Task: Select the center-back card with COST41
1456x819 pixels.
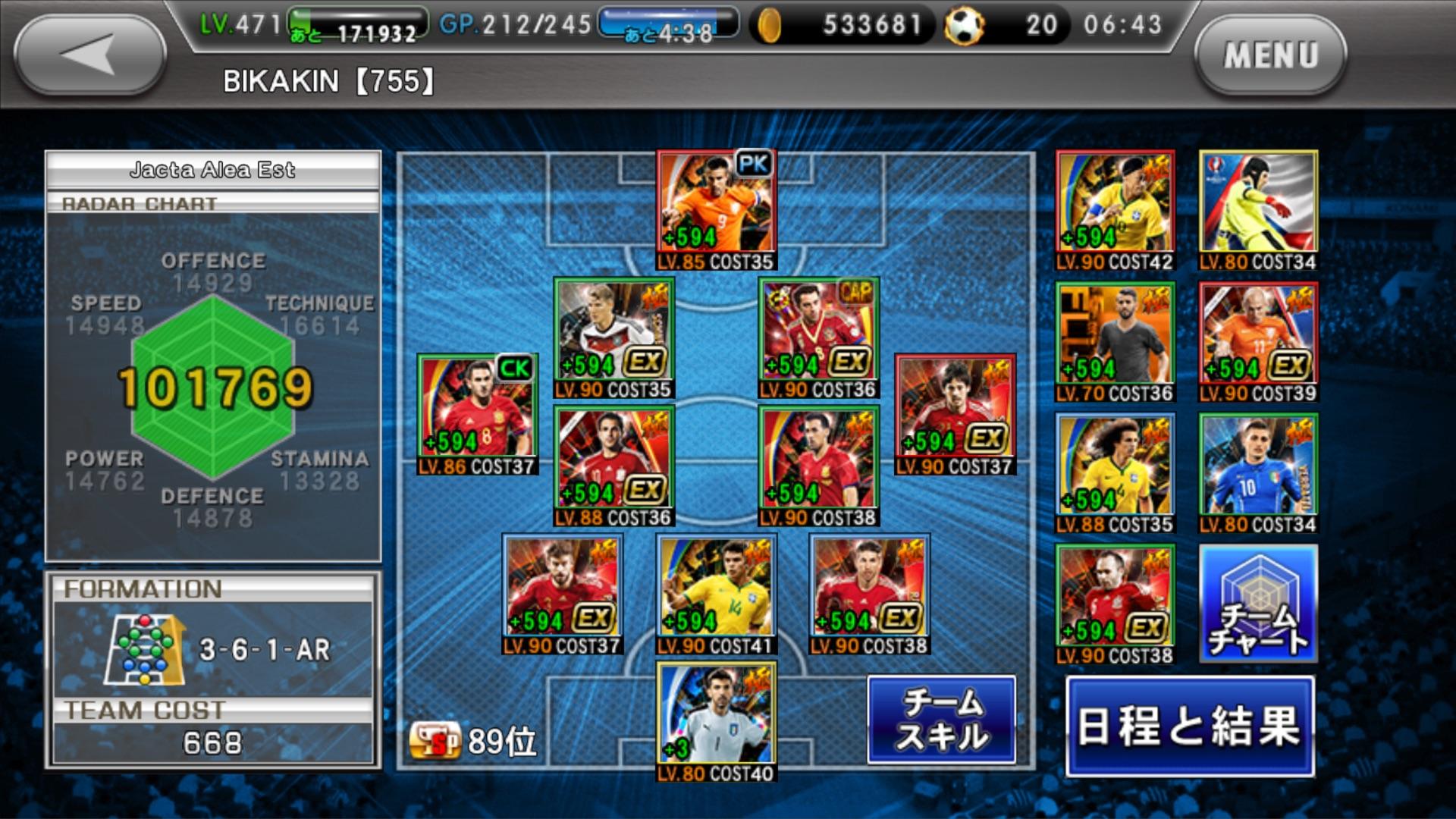Action: (716, 593)
